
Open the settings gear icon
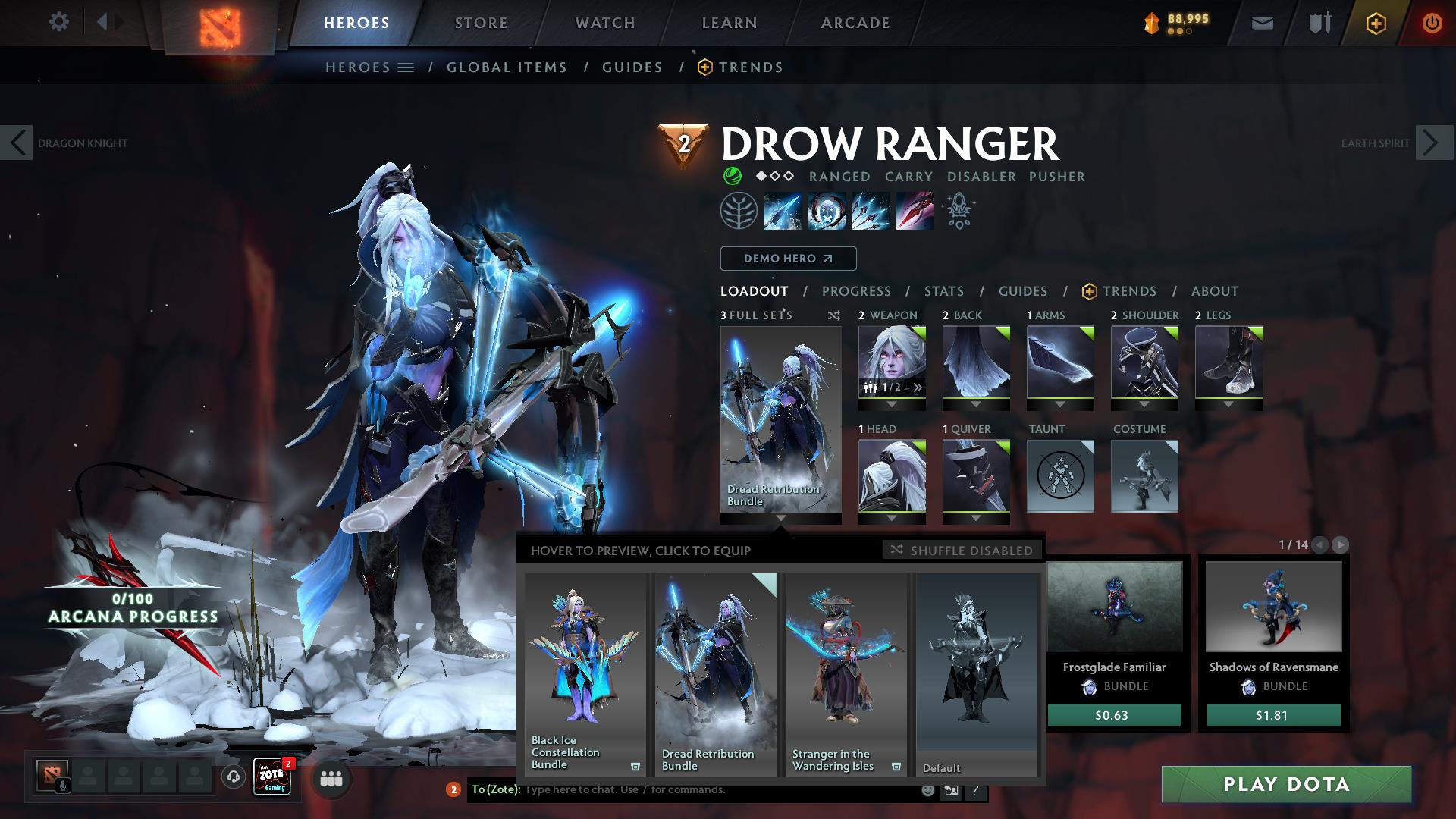[x=59, y=22]
